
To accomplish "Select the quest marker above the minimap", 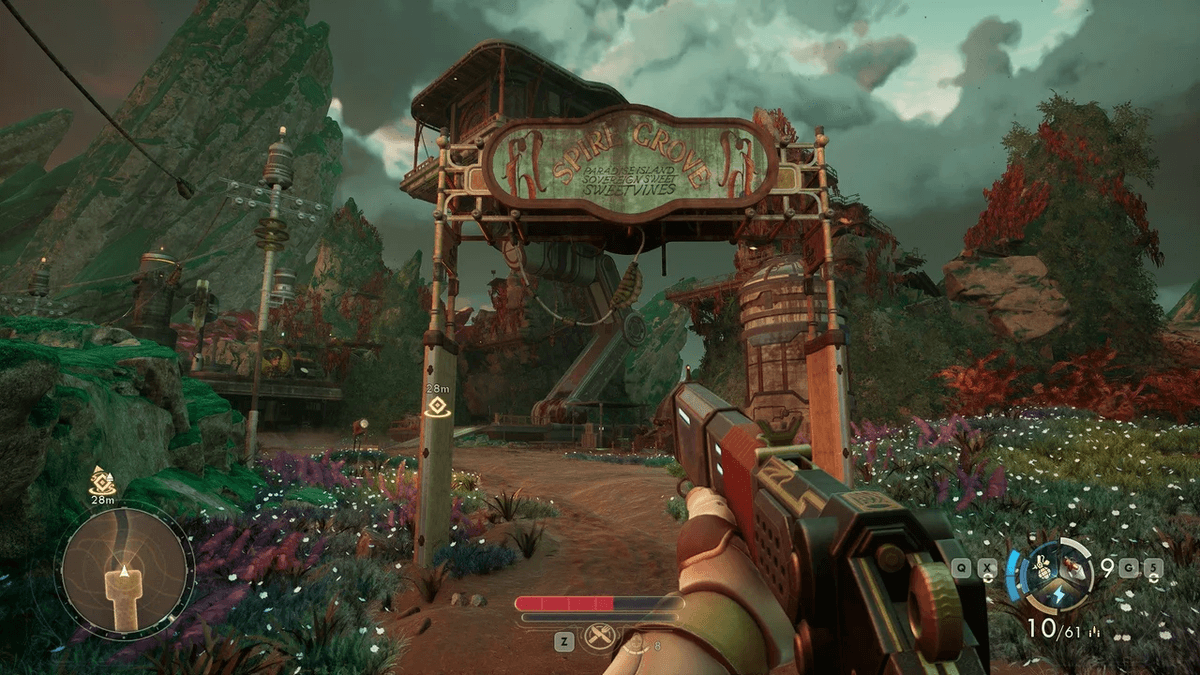I will [x=103, y=479].
